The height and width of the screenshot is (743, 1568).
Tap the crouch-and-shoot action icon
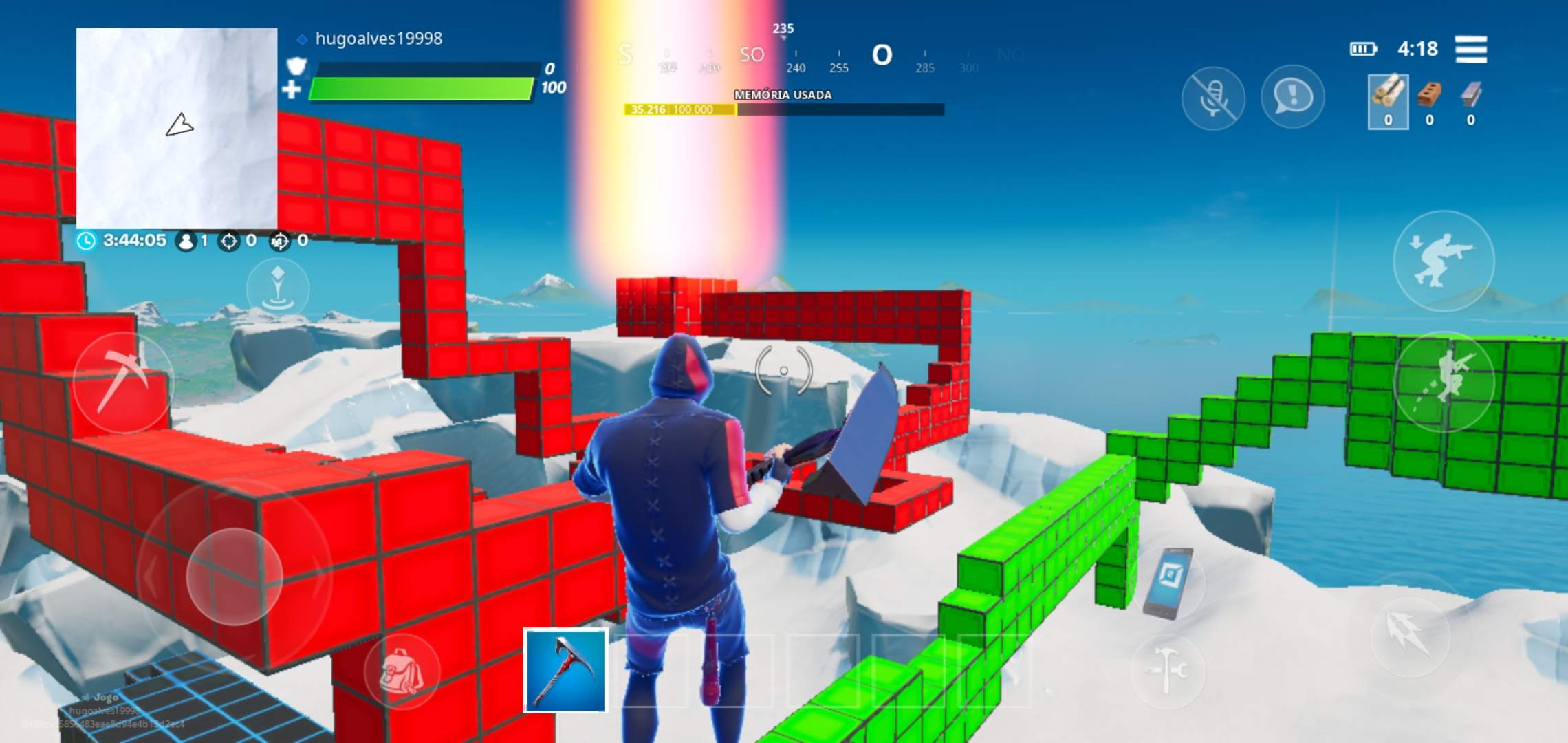coord(1445,263)
